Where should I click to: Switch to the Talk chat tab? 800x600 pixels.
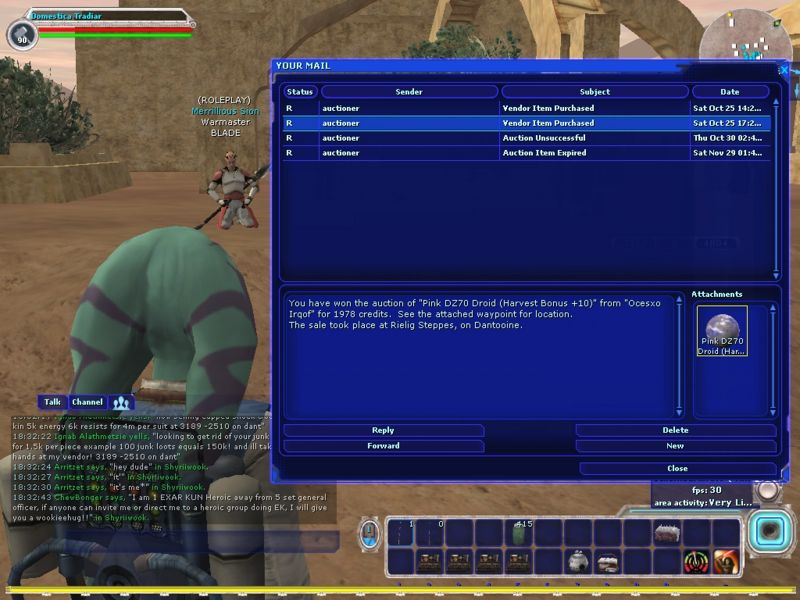click(x=53, y=402)
